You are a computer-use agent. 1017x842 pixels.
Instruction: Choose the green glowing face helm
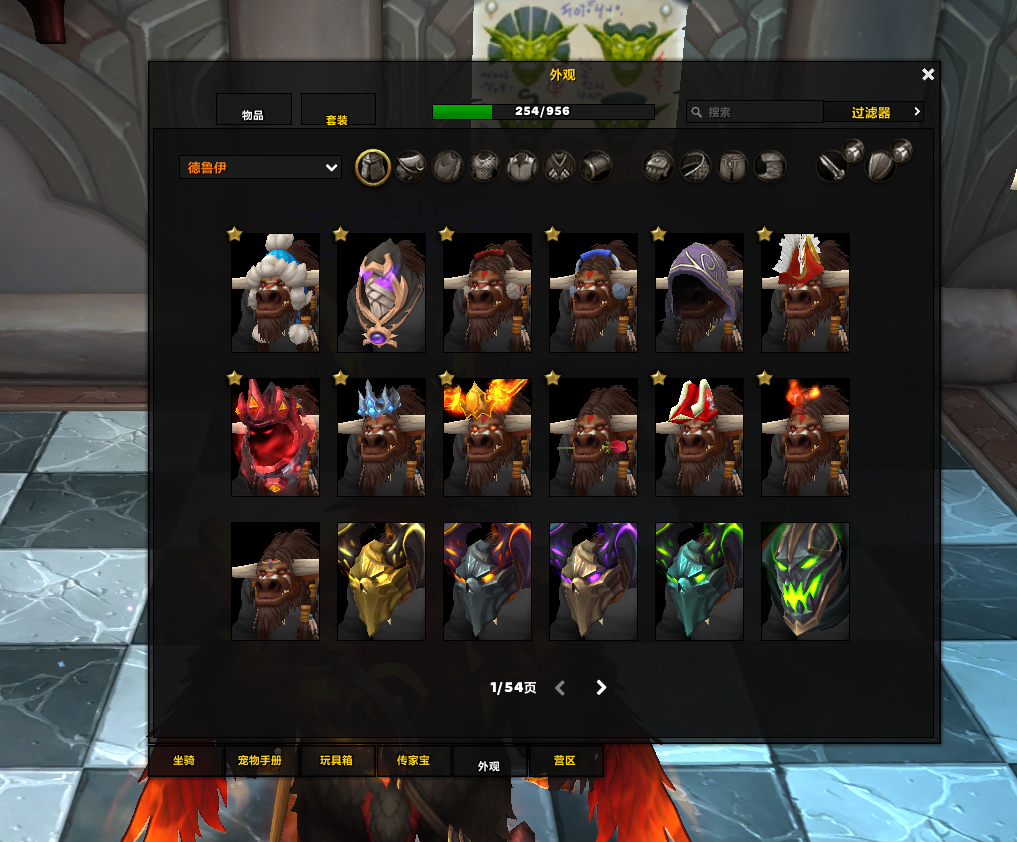pyautogui.click(x=805, y=581)
